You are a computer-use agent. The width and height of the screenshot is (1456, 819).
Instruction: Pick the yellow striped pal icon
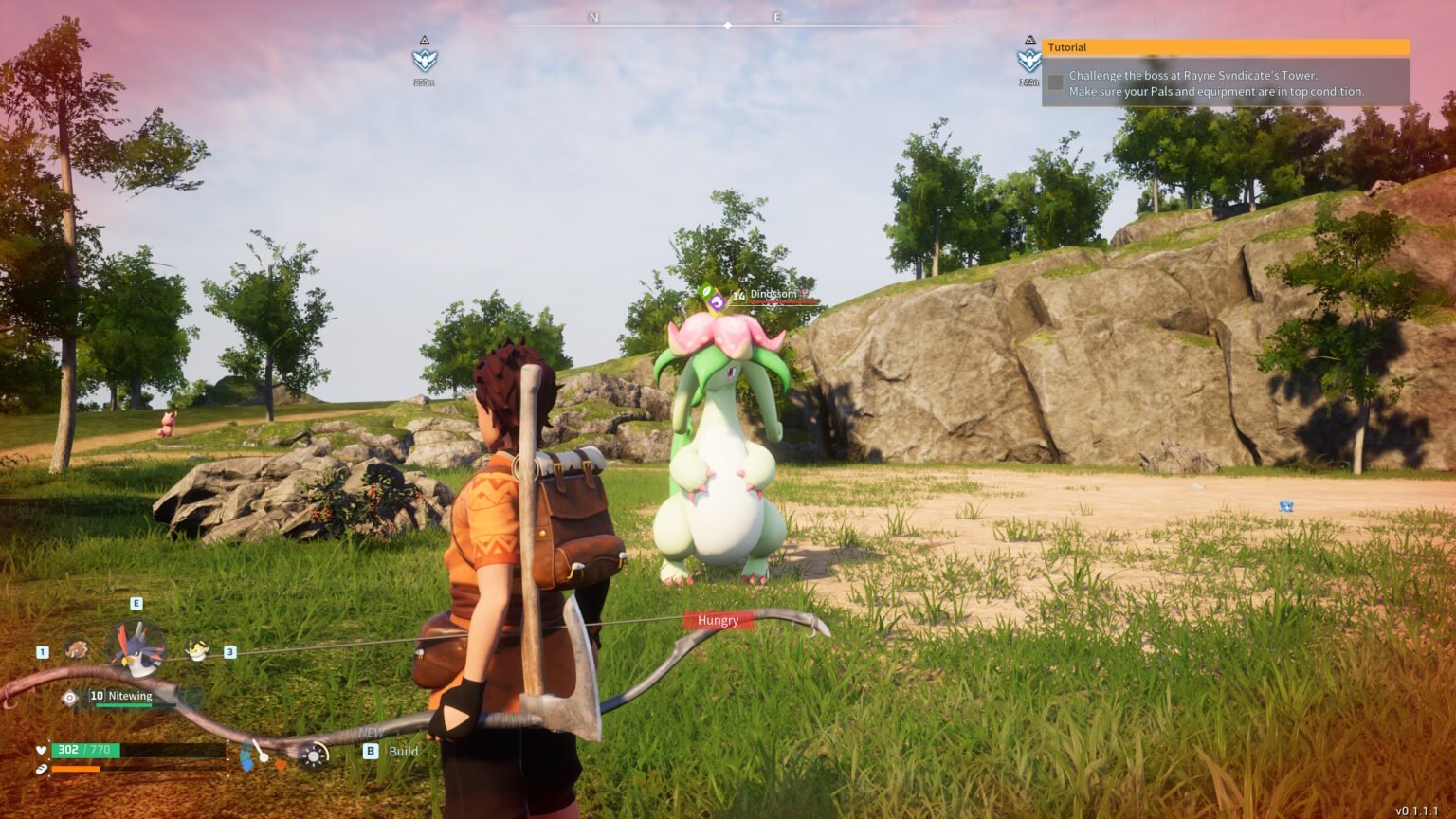[197, 650]
